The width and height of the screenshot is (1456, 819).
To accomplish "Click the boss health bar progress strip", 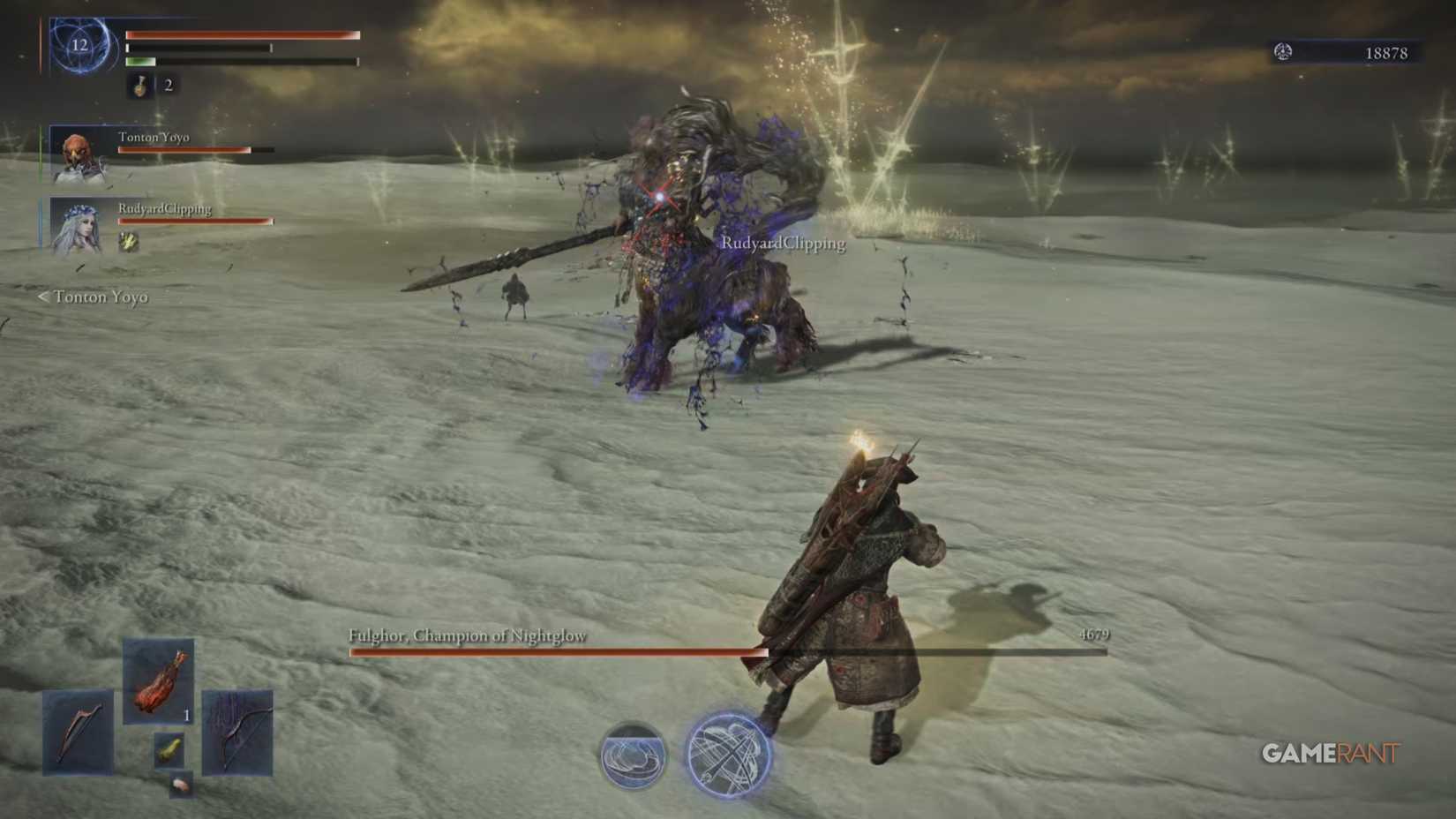I will pyautogui.click(x=556, y=651).
